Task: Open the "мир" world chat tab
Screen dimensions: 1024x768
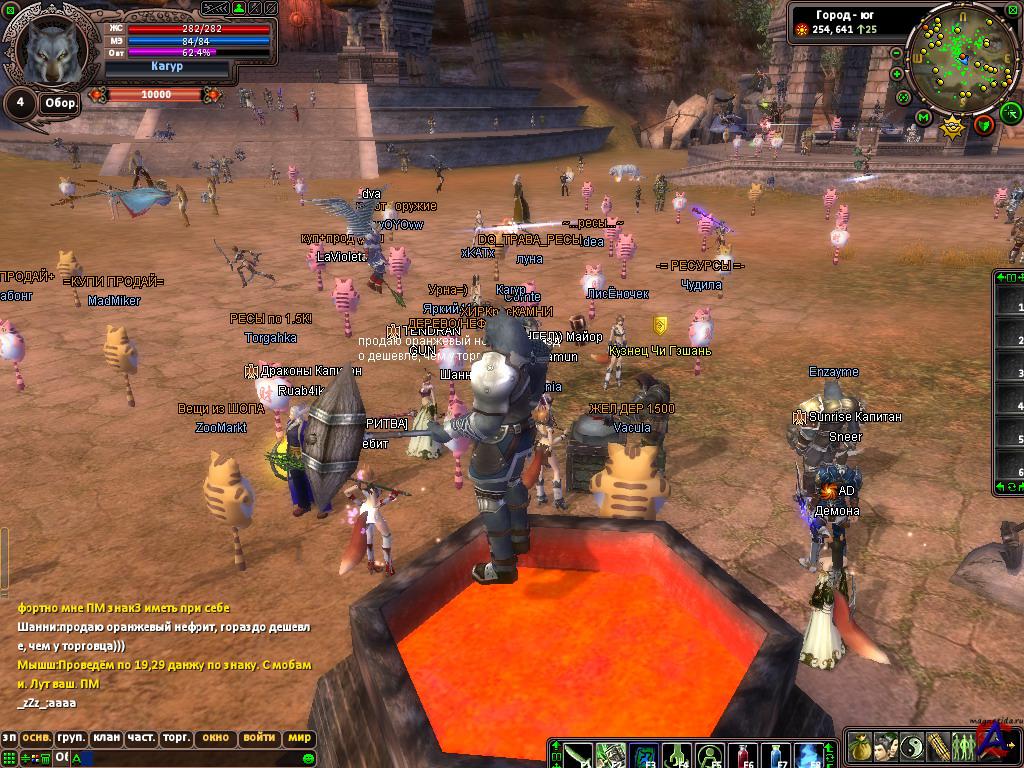Action: click(298, 738)
